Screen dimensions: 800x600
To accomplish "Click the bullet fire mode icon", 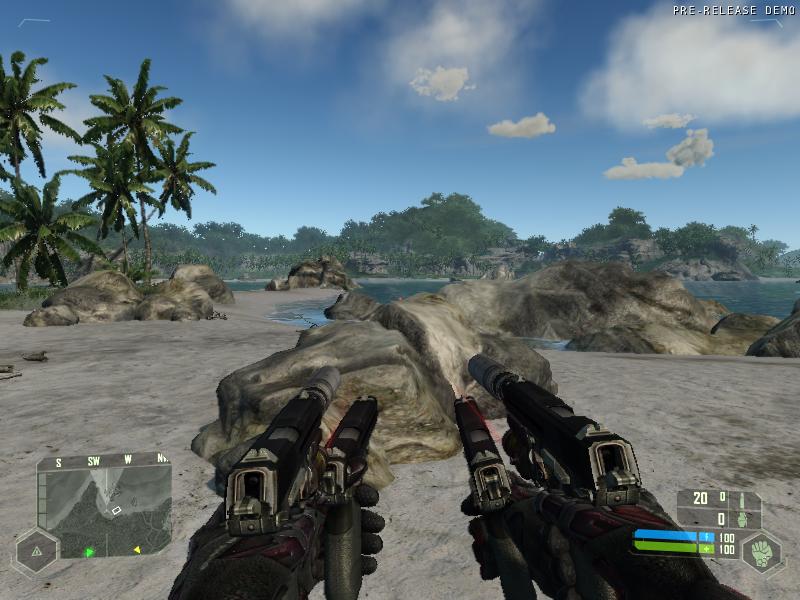I will coord(741,499).
